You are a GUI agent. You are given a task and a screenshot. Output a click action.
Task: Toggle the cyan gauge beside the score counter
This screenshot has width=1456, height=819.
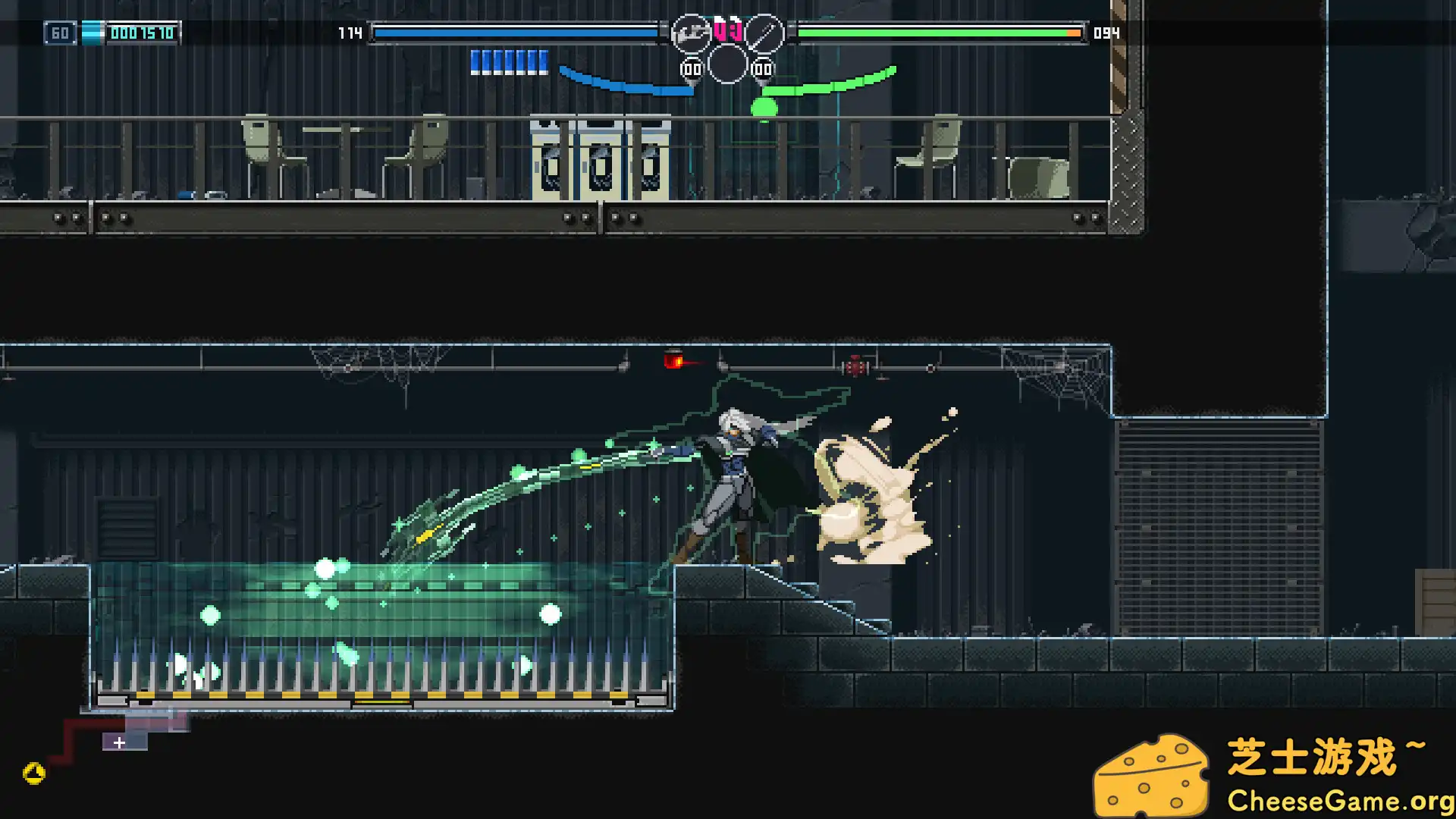tap(91, 33)
